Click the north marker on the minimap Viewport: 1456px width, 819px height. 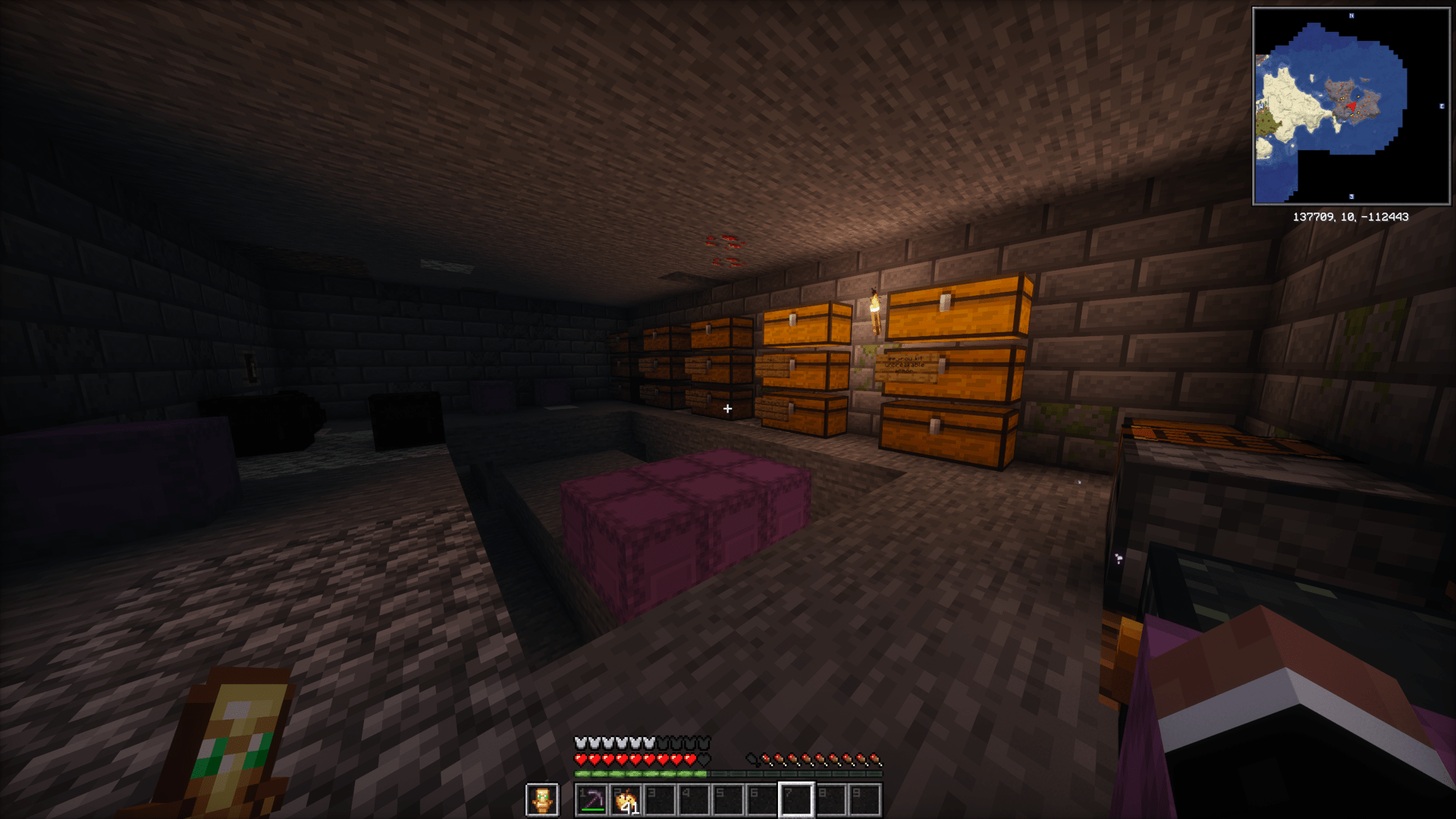click(x=1350, y=14)
